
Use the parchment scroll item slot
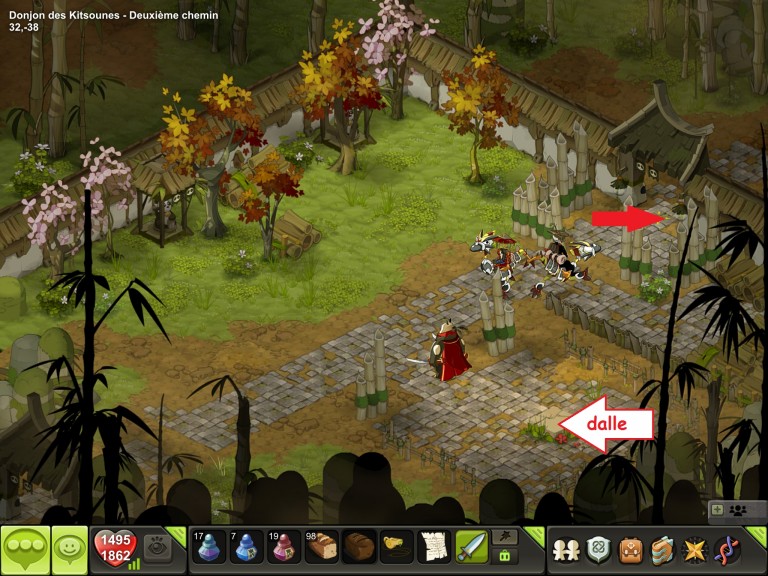pyautogui.click(x=434, y=547)
